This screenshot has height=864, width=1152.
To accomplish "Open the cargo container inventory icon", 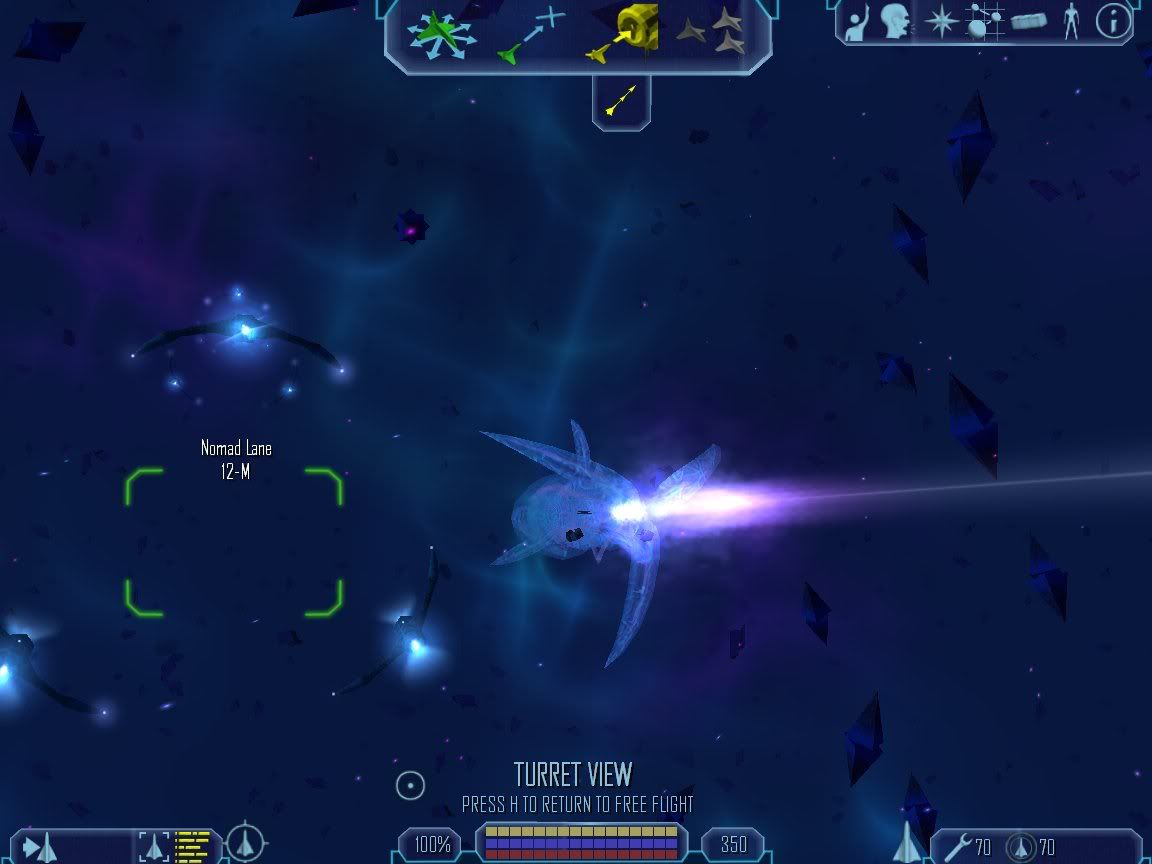I will (1028, 22).
